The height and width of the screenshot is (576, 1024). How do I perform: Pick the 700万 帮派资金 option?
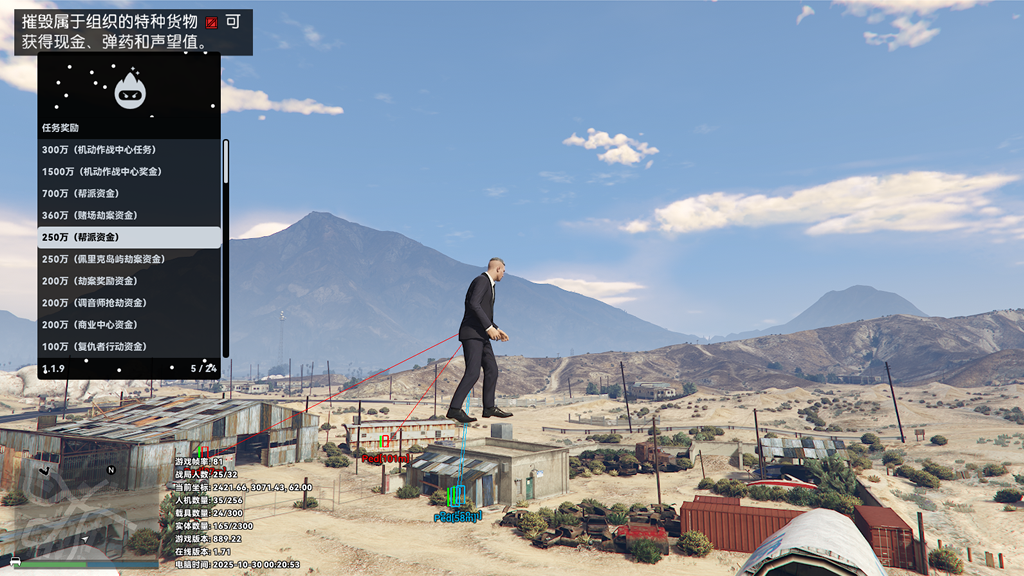pyautogui.click(x=128, y=194)
